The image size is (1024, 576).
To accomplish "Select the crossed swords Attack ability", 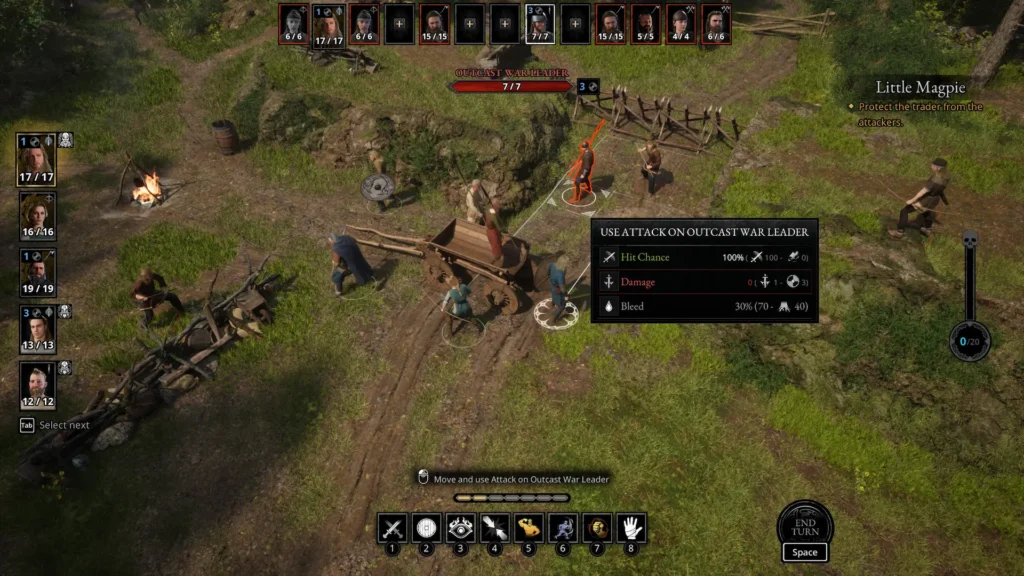I will coord(392,528).
